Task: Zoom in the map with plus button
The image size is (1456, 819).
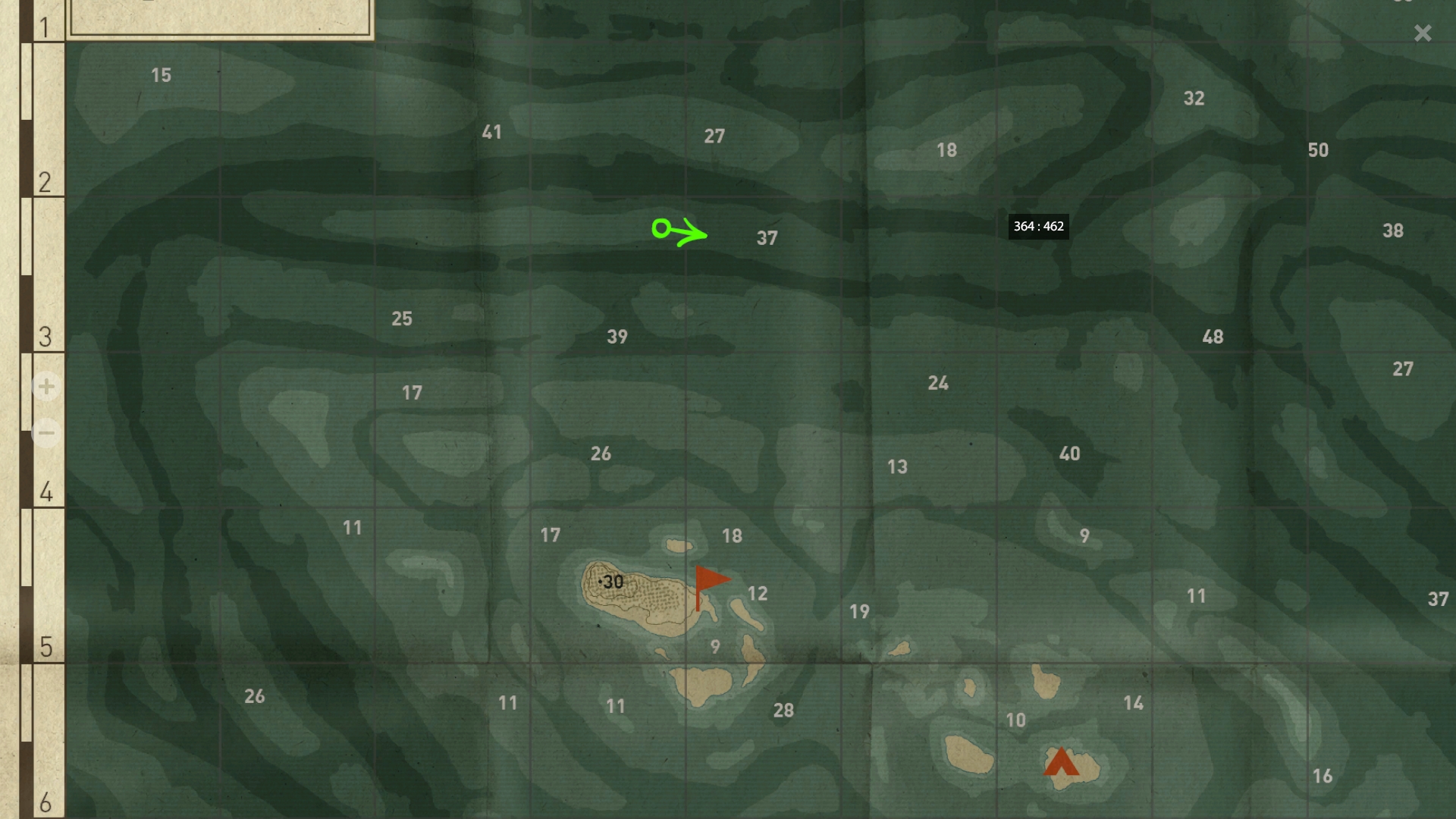Action: (46, 387)
